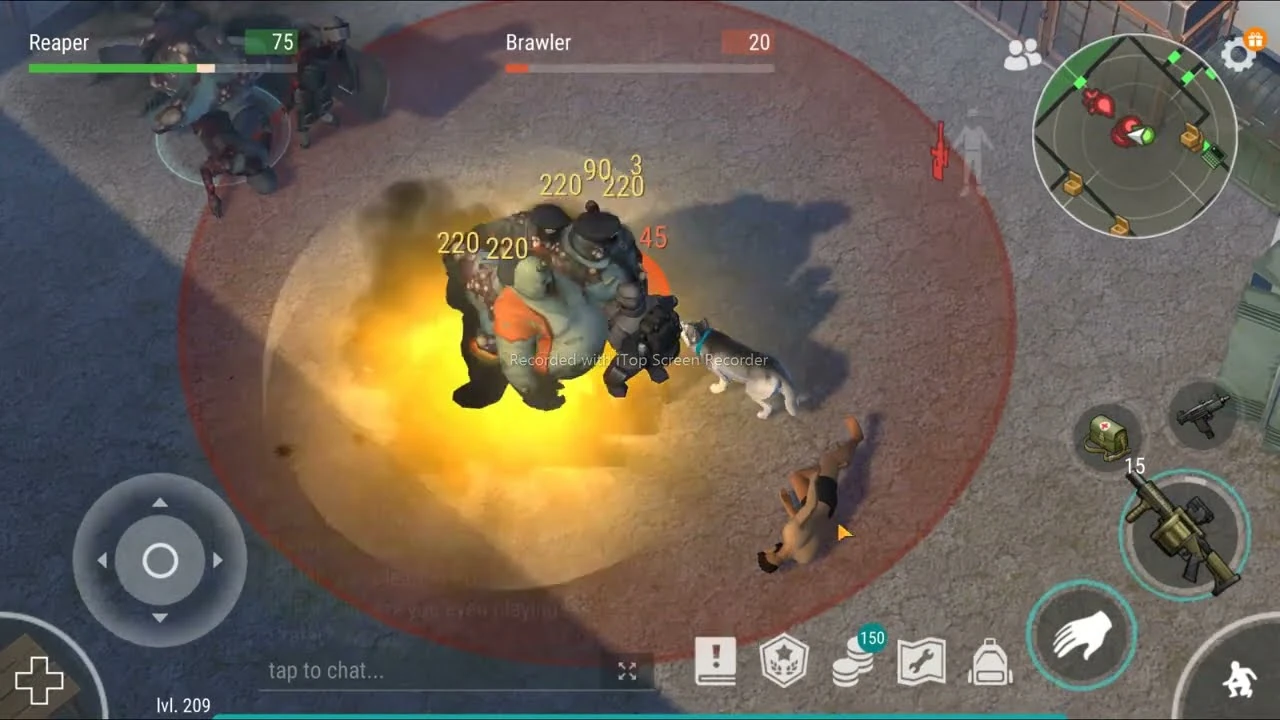
Task: Select the assault rifle showing 15 ammo
Action: coord(1185,530)
